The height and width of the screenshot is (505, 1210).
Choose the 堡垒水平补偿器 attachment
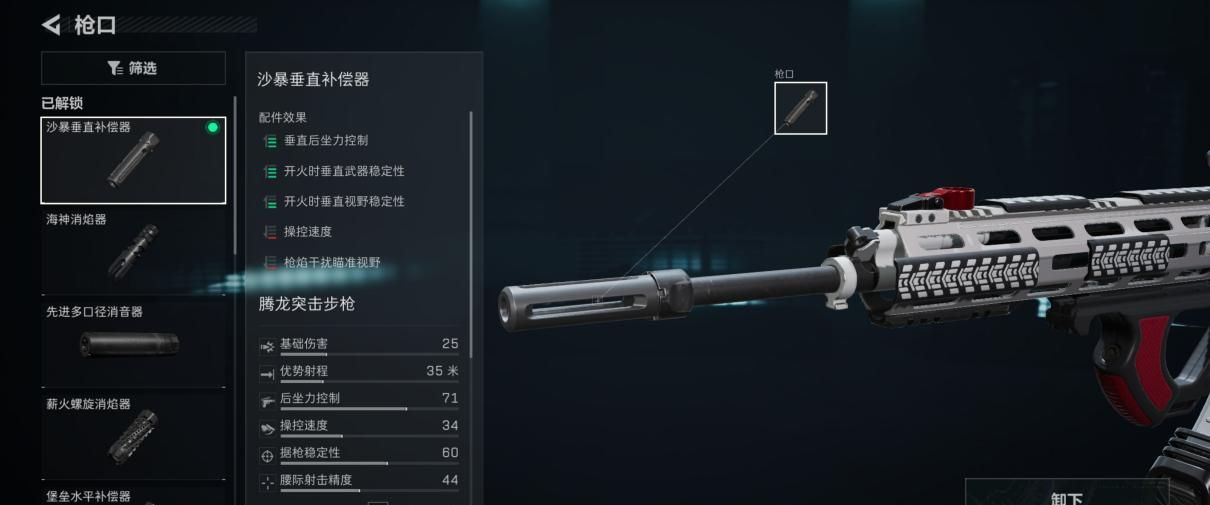(x=133, y=497)
